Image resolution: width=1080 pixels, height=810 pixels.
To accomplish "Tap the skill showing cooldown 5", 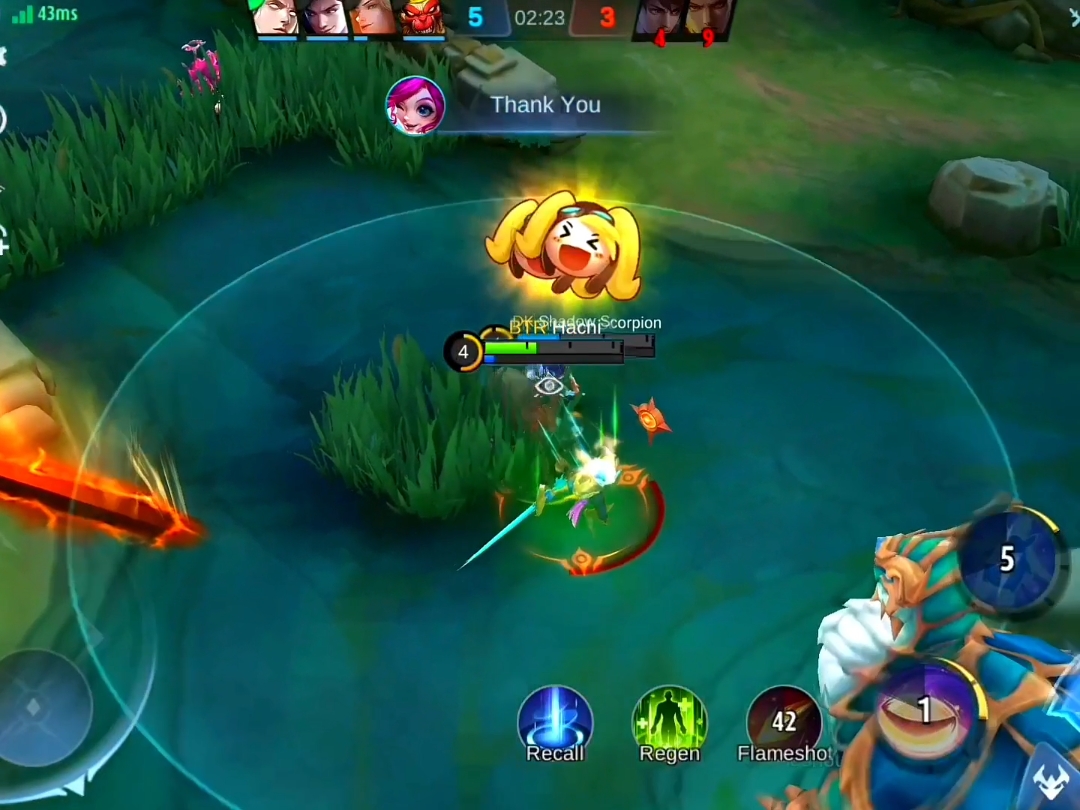I will pyautogui.click(x=1006, y=558).
